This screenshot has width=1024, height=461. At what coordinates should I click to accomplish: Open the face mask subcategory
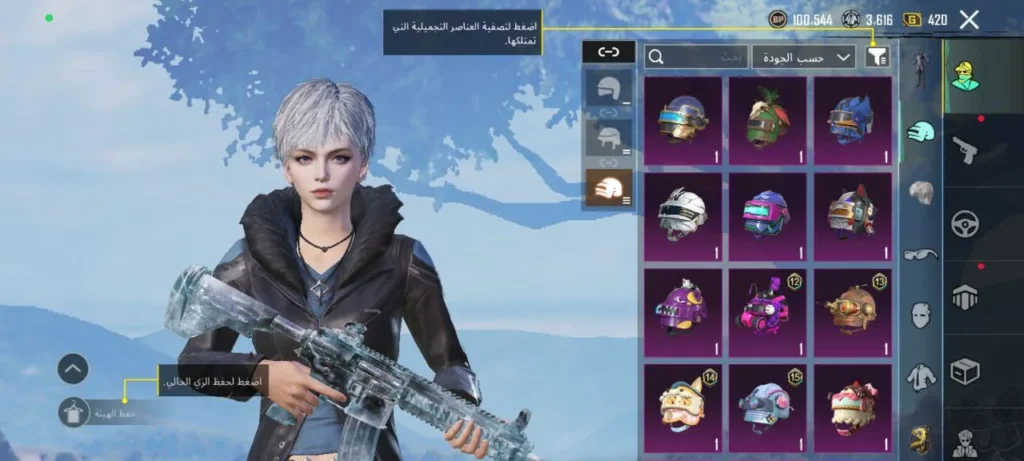(x=921, y=315)
